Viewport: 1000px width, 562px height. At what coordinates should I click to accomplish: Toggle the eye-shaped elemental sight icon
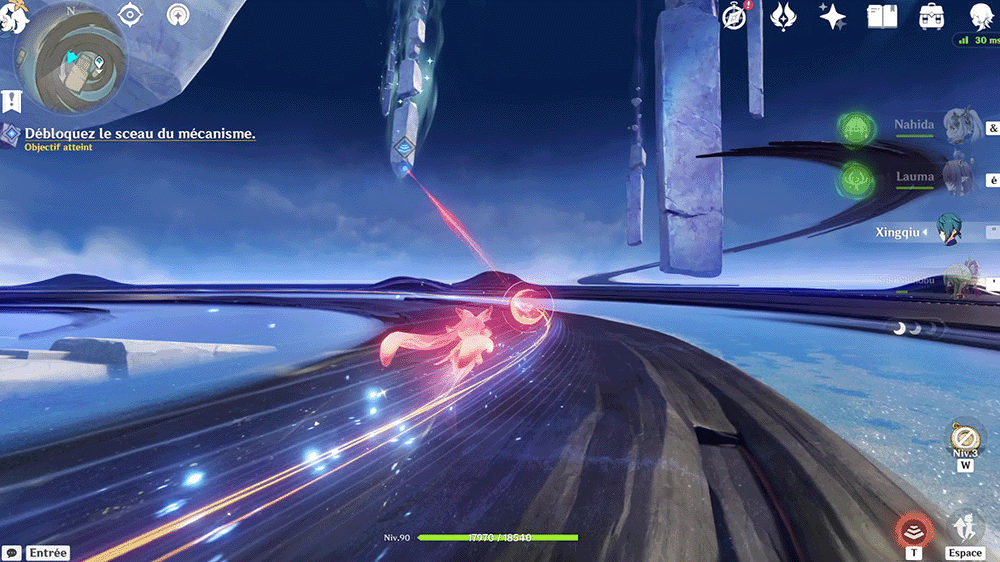click(130, 15)
